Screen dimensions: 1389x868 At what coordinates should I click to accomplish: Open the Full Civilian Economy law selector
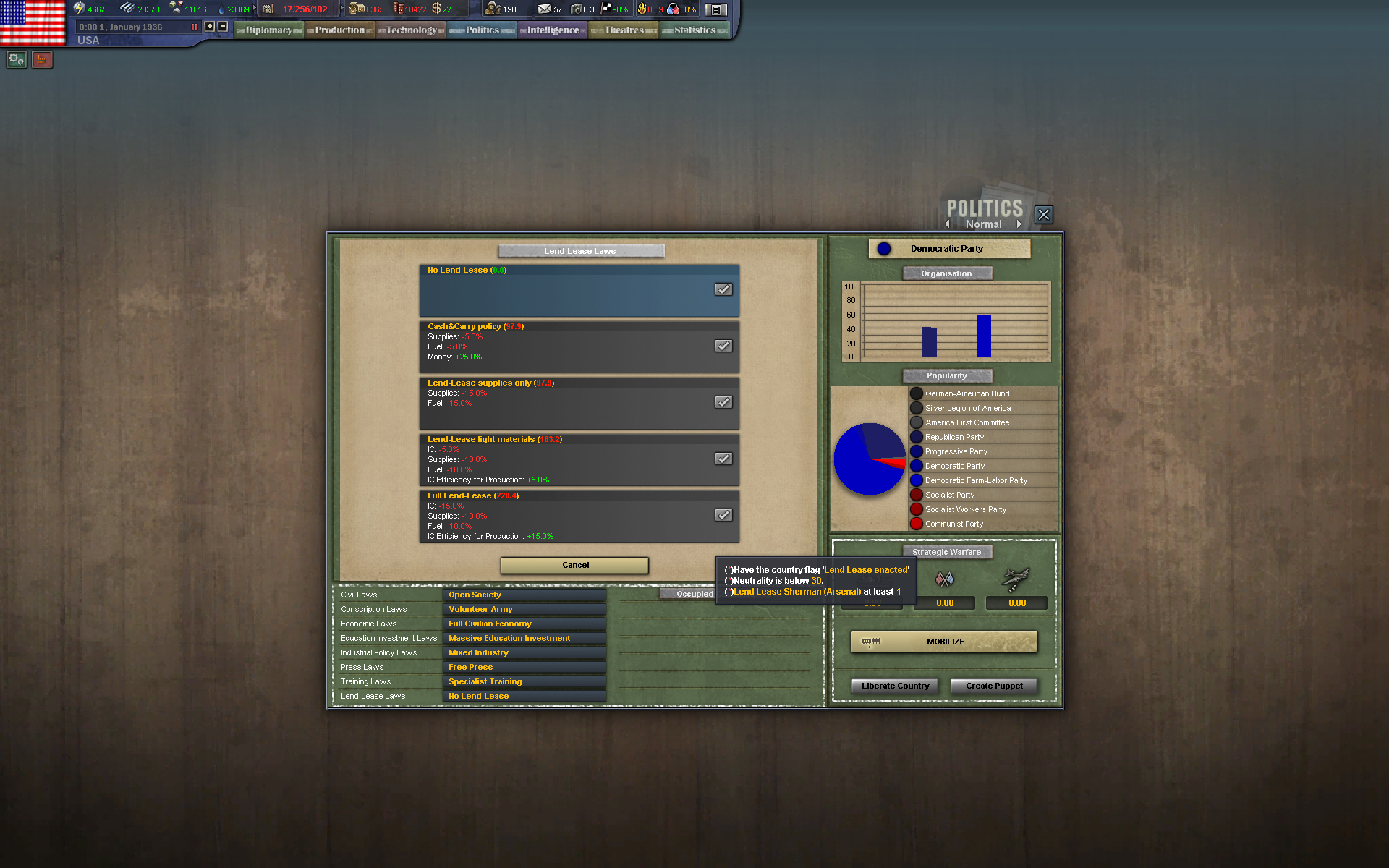coord(524,623)
